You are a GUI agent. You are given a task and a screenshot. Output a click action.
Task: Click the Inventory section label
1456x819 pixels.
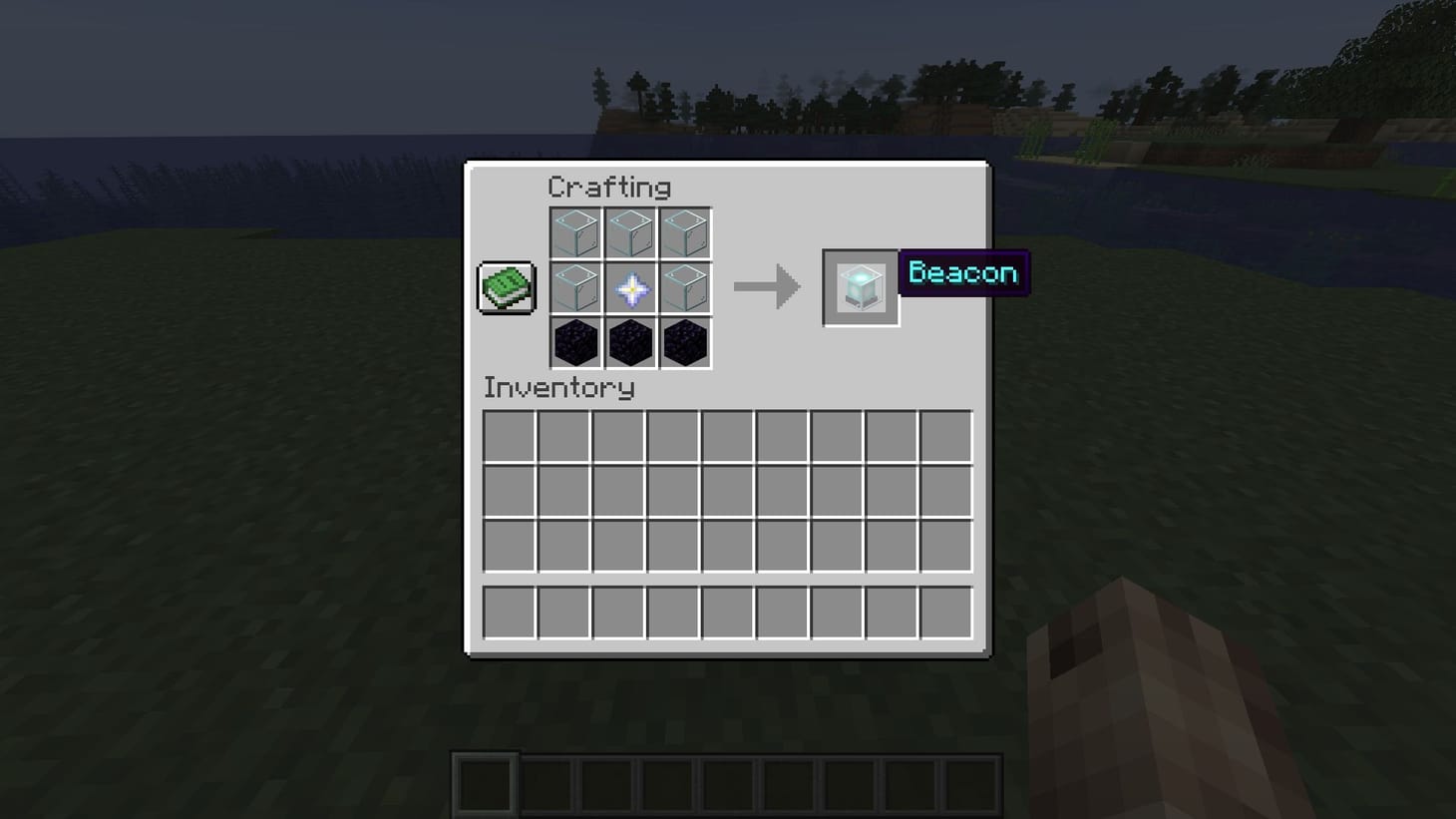[558, 388]
